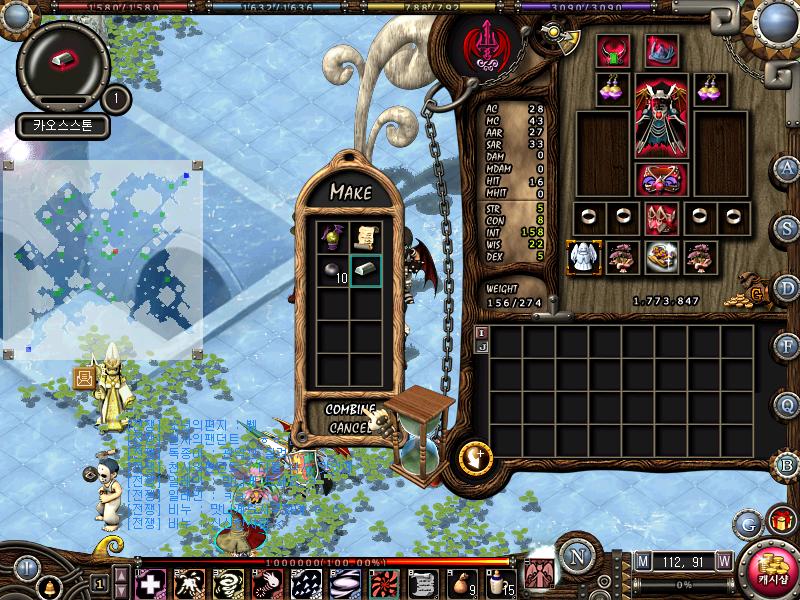Click the round A side button

pos(787,169)
